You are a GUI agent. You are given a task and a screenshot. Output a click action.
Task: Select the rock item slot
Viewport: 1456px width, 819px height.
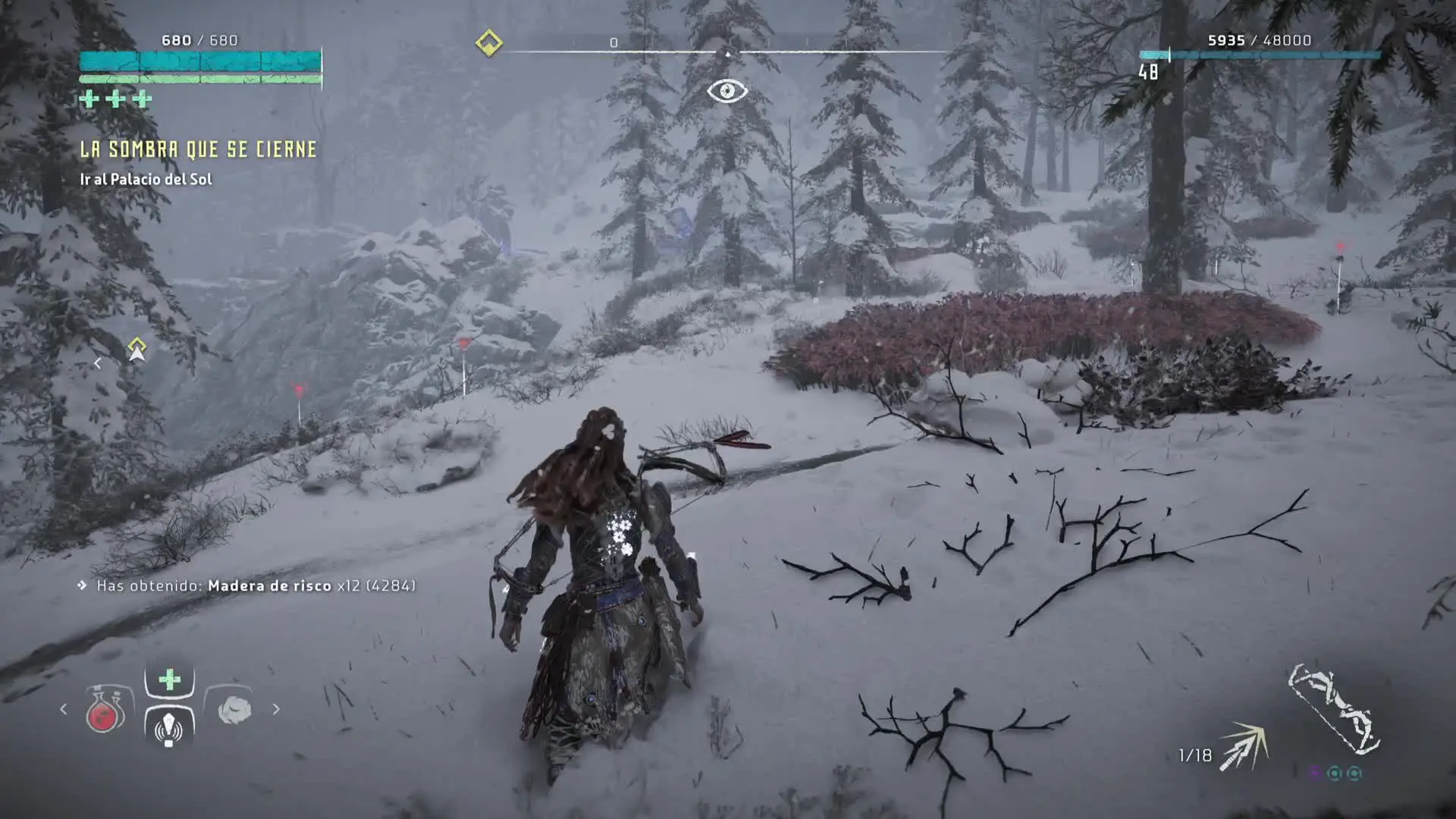pyautogui.click(x=234, y=710)
